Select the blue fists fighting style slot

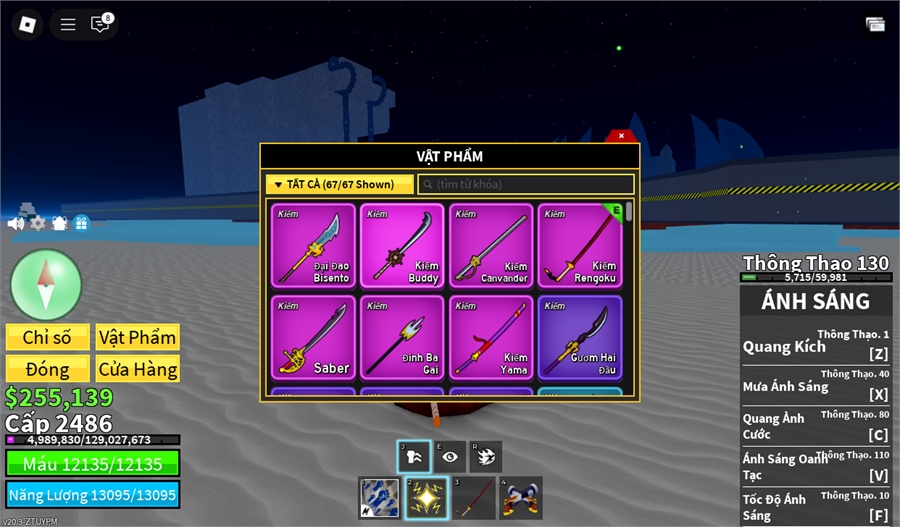379,497
